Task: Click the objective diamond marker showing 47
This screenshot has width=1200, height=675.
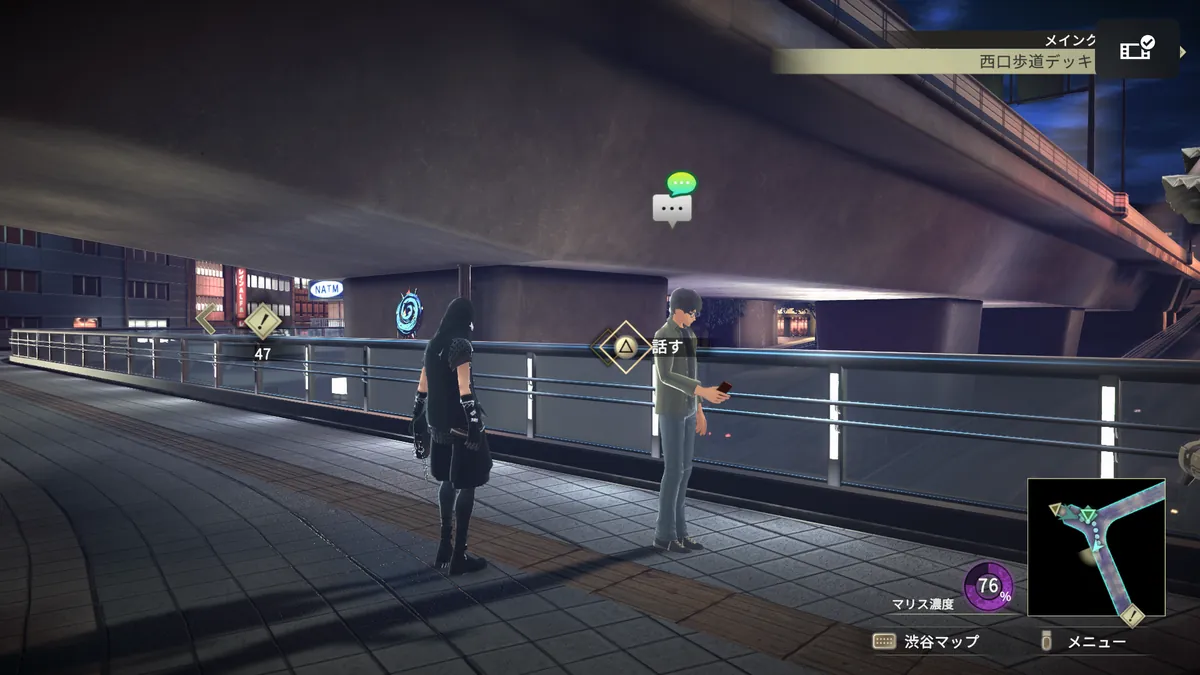Action: point(263,322)
